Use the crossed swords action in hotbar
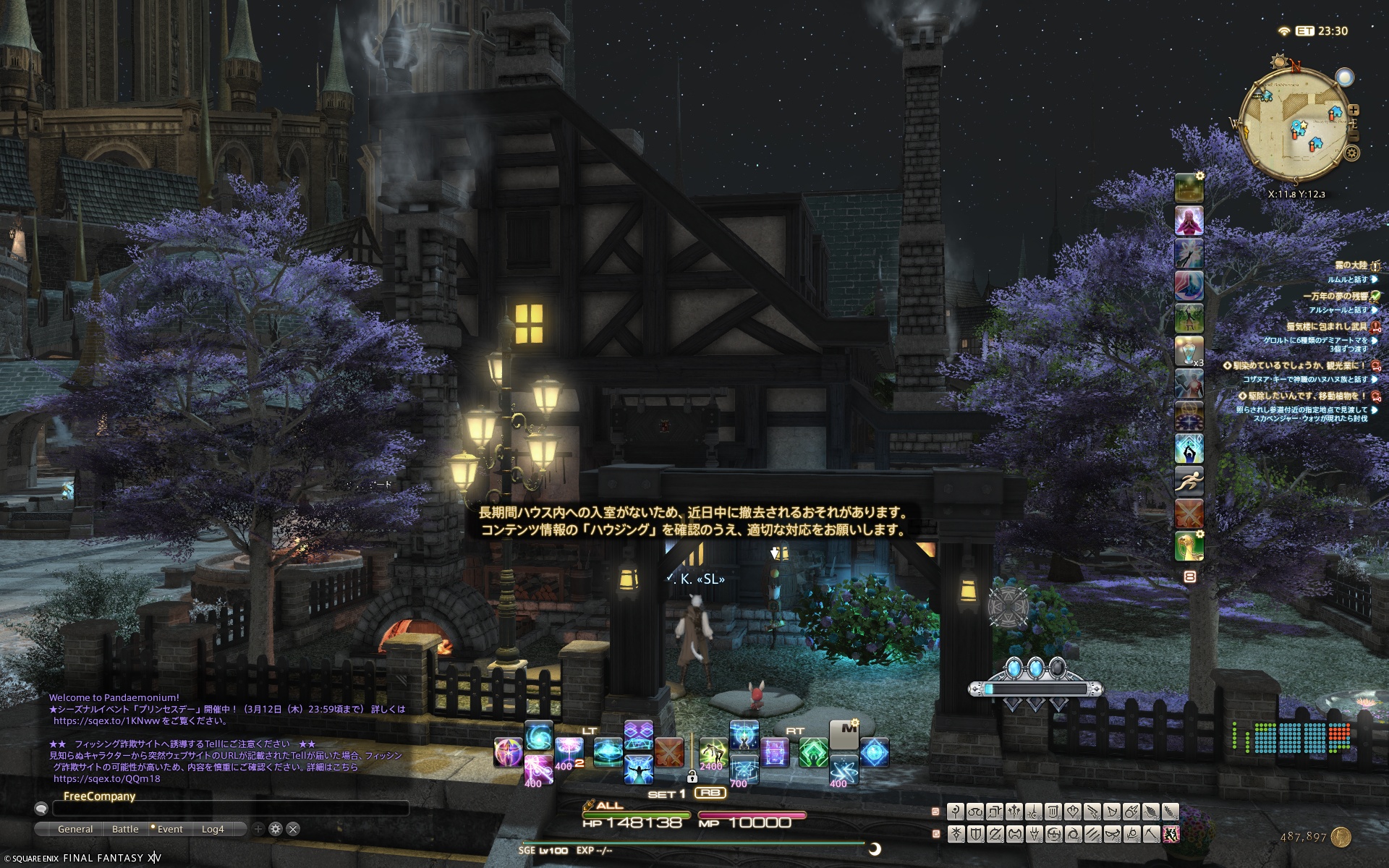 coord(669,752)
